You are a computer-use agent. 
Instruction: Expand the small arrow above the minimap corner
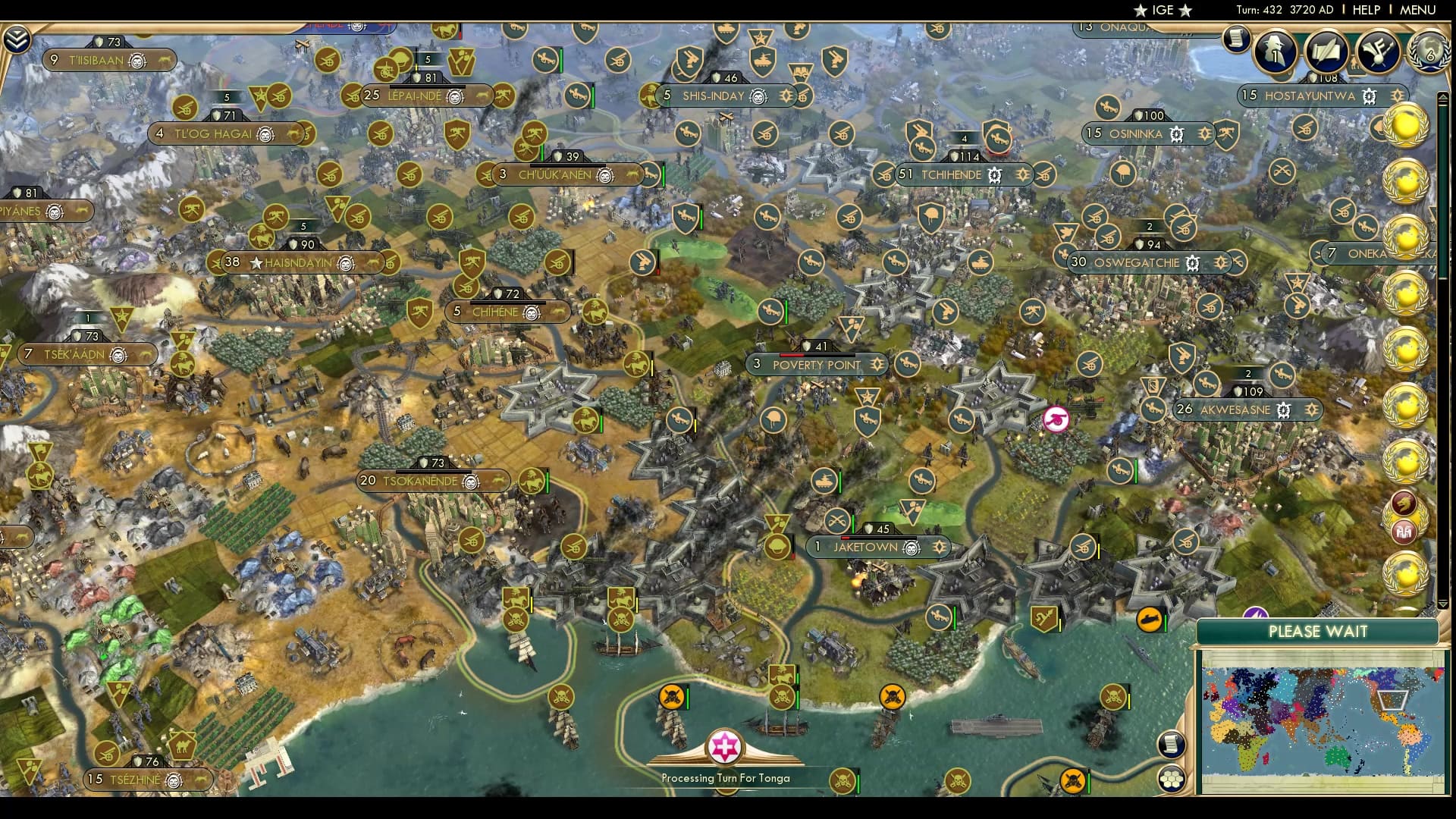(x=1442, y=604)
